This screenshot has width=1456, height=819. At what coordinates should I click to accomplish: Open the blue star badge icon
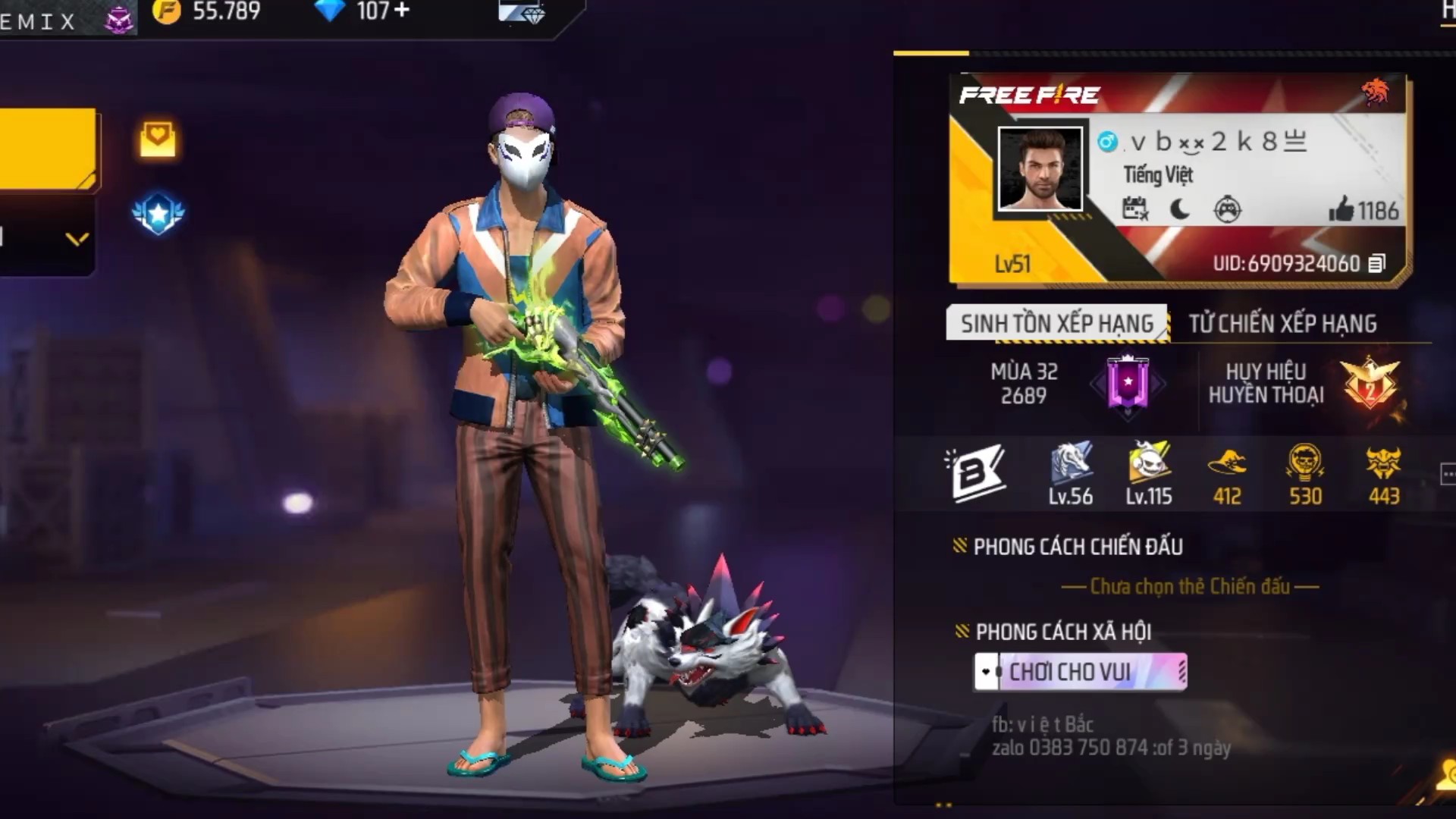(x=158, y=213)
